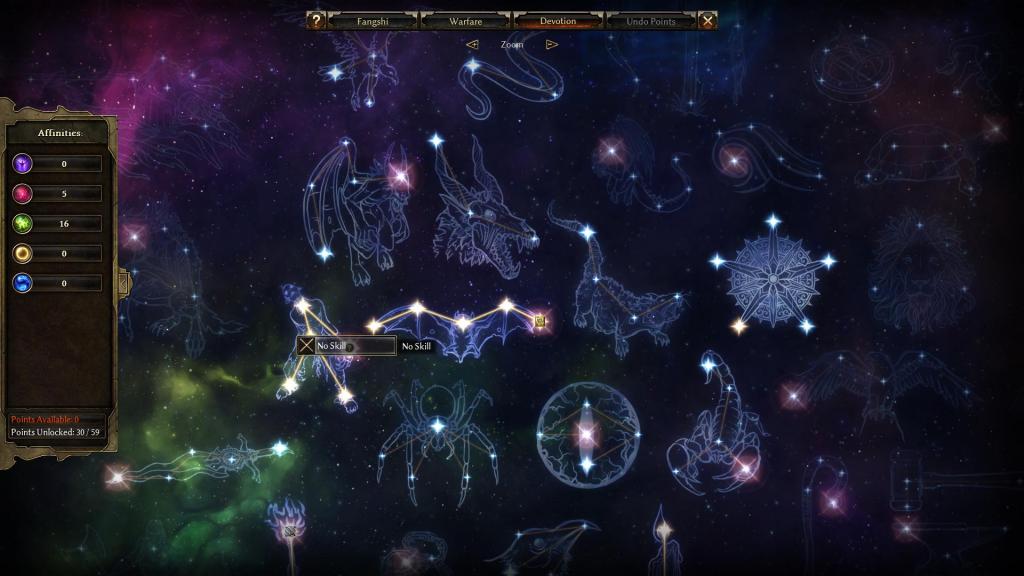
Task: Open the question mark help button
Action: point(315,21)
